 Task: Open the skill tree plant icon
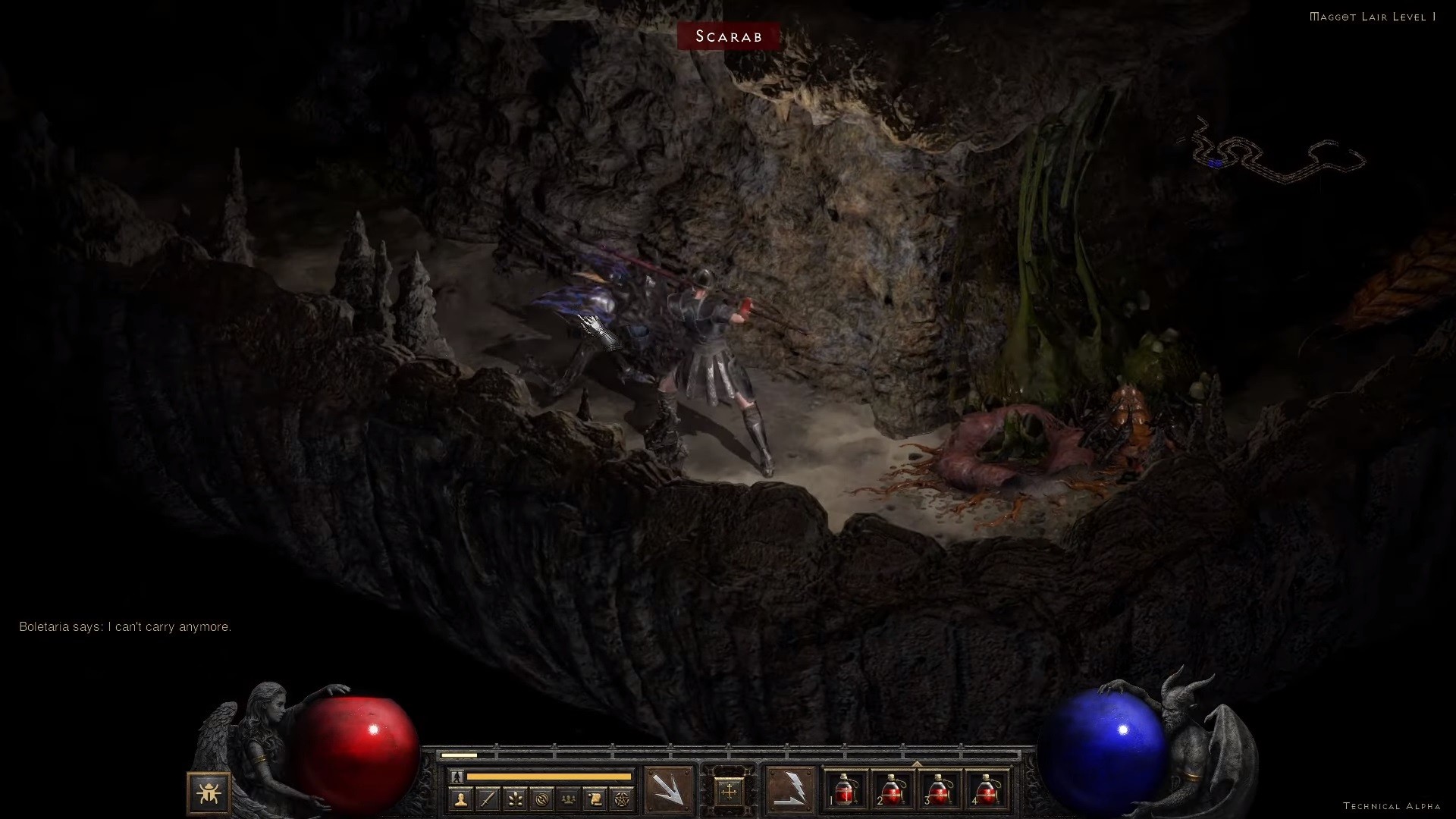click(515, 799)
